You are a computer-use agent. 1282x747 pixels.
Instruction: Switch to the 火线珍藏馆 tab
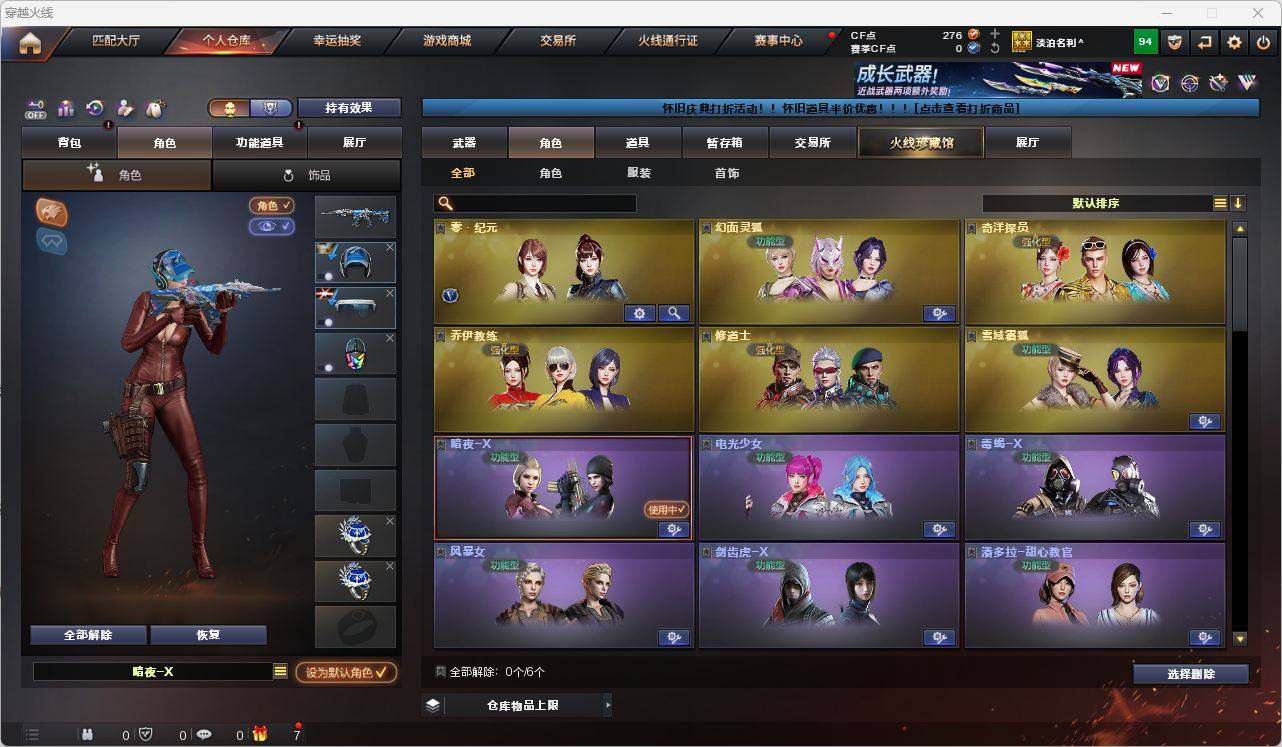[x=919, y=142]
